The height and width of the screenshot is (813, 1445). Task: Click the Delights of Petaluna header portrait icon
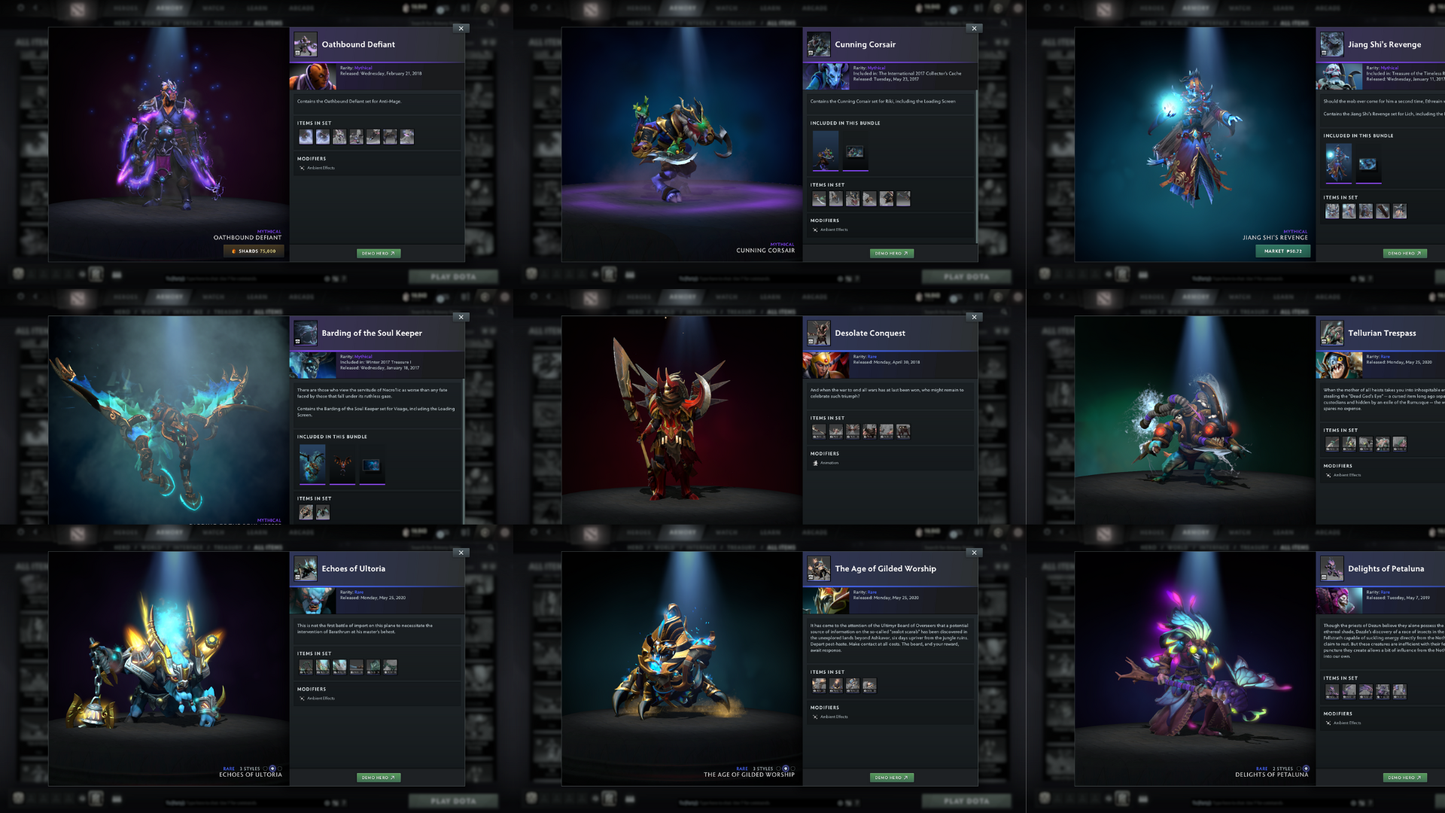[x=1331, y=568]
